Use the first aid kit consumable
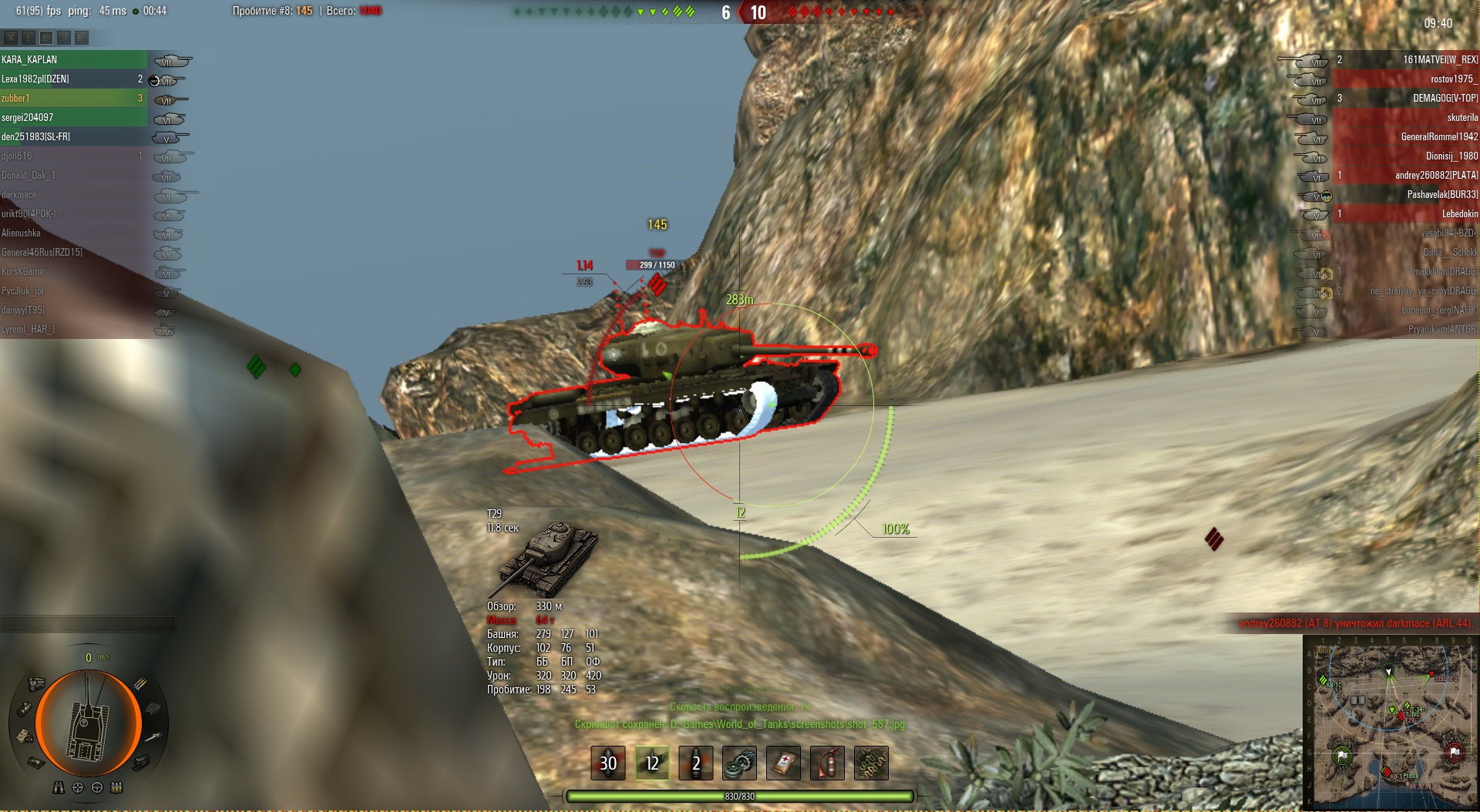 [783, 763]
